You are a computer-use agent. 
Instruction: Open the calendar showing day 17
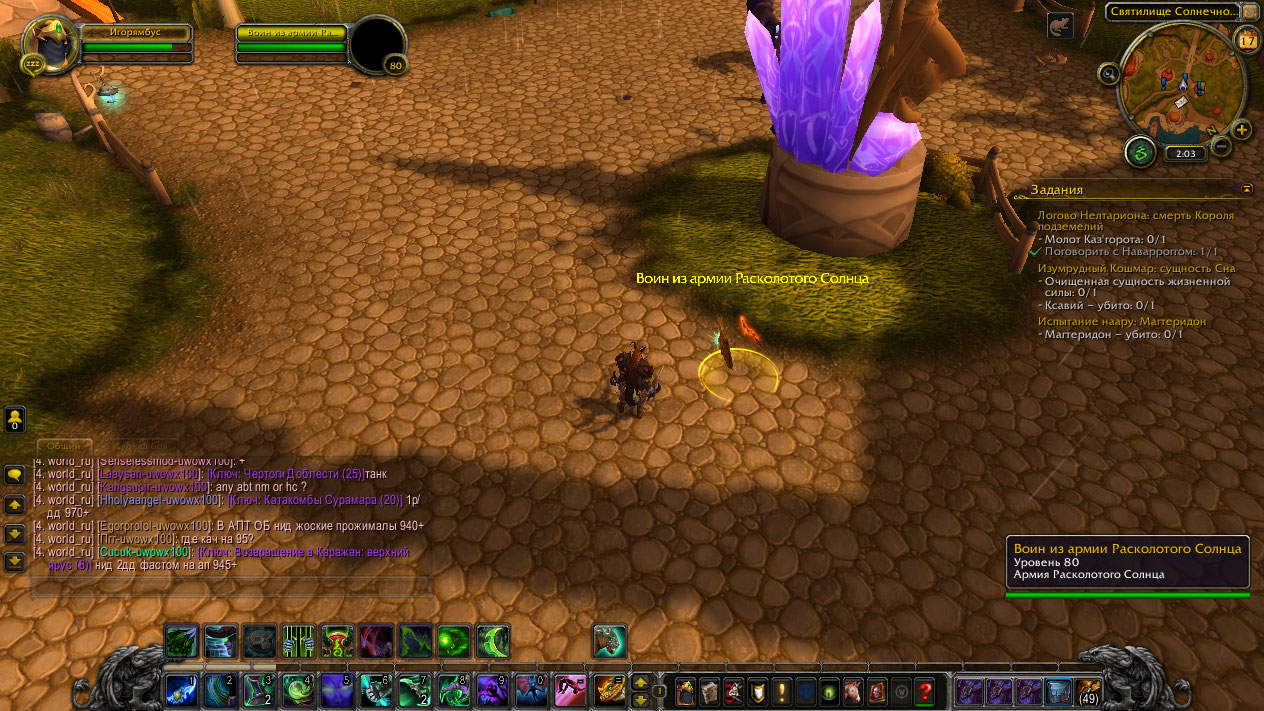pos(1247,41)
